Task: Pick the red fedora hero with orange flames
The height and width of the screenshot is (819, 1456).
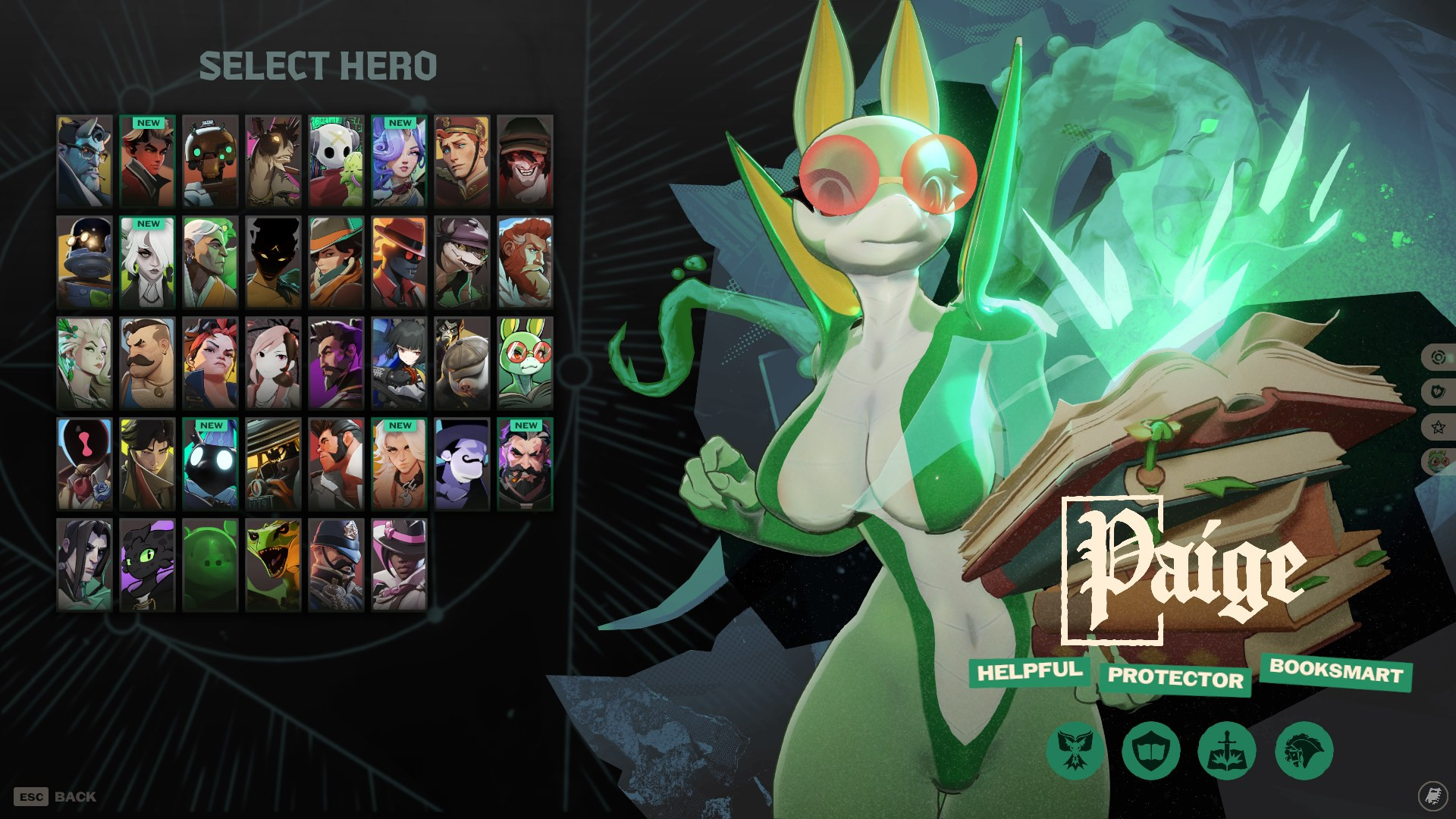Action: coord(399,262)
